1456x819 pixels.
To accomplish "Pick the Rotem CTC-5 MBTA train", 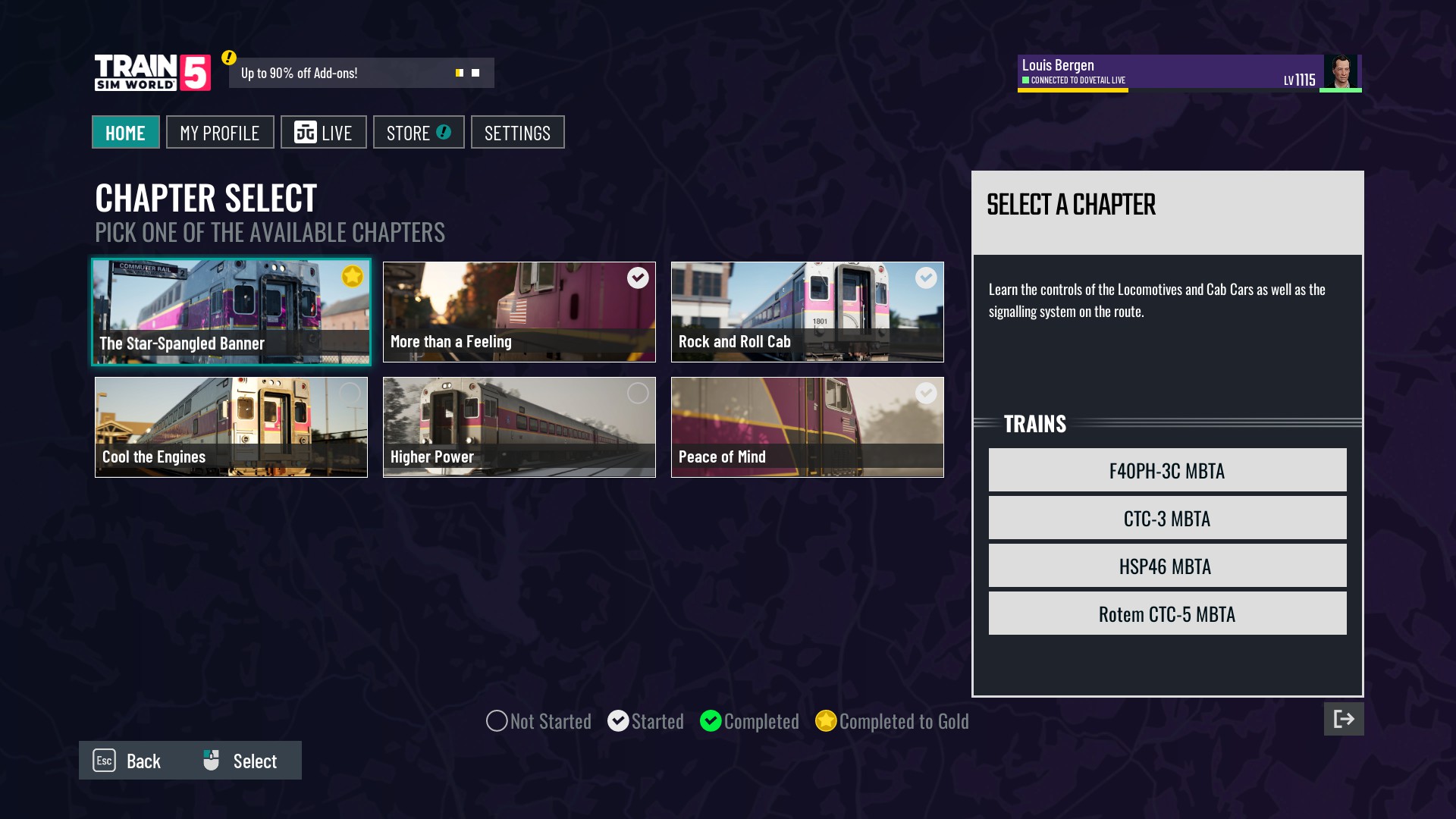I will (1167, 613).
